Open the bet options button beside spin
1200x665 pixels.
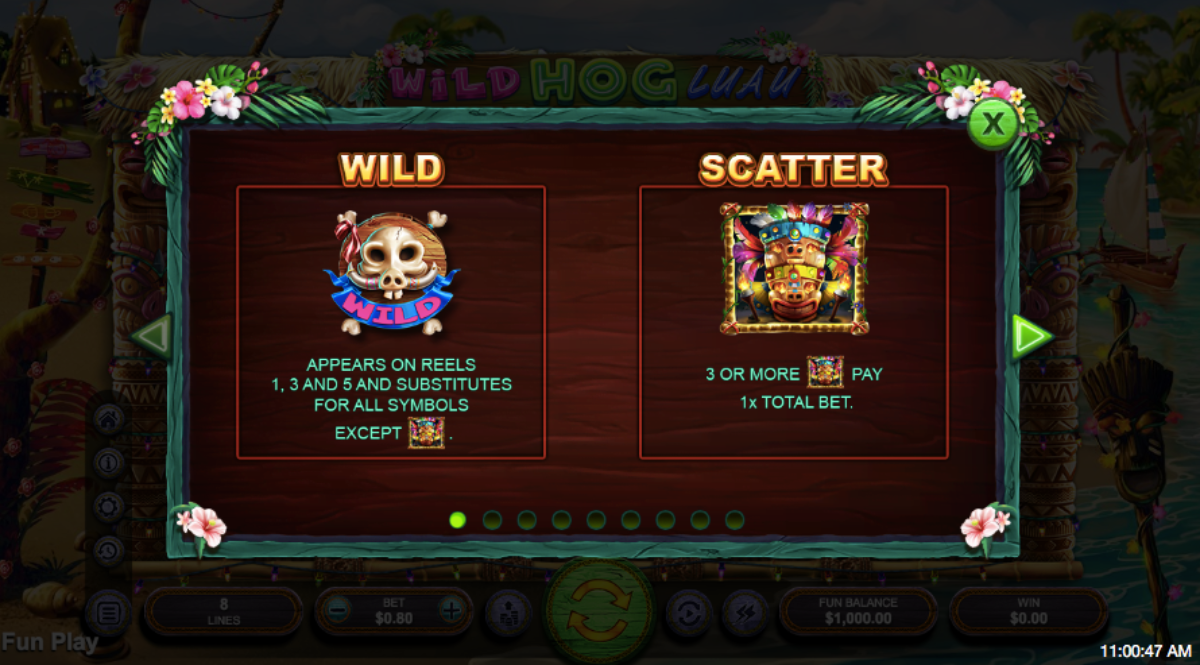(509, 612)
